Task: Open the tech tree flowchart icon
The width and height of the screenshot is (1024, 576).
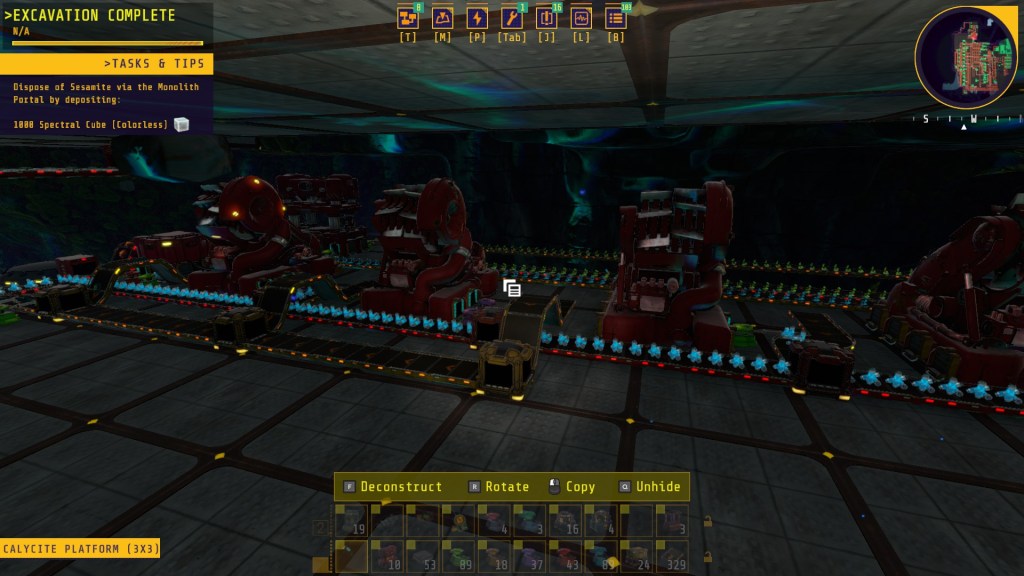Action: (x=408, y=18)
